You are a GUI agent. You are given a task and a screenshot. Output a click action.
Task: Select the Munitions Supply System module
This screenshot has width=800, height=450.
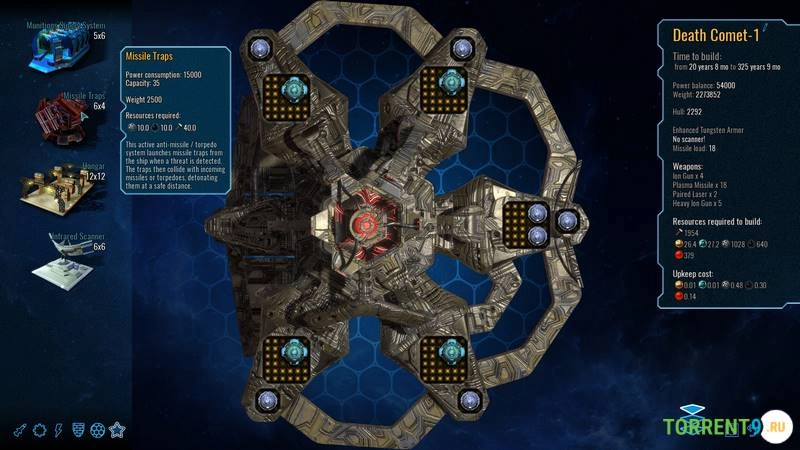coord(68,44)
